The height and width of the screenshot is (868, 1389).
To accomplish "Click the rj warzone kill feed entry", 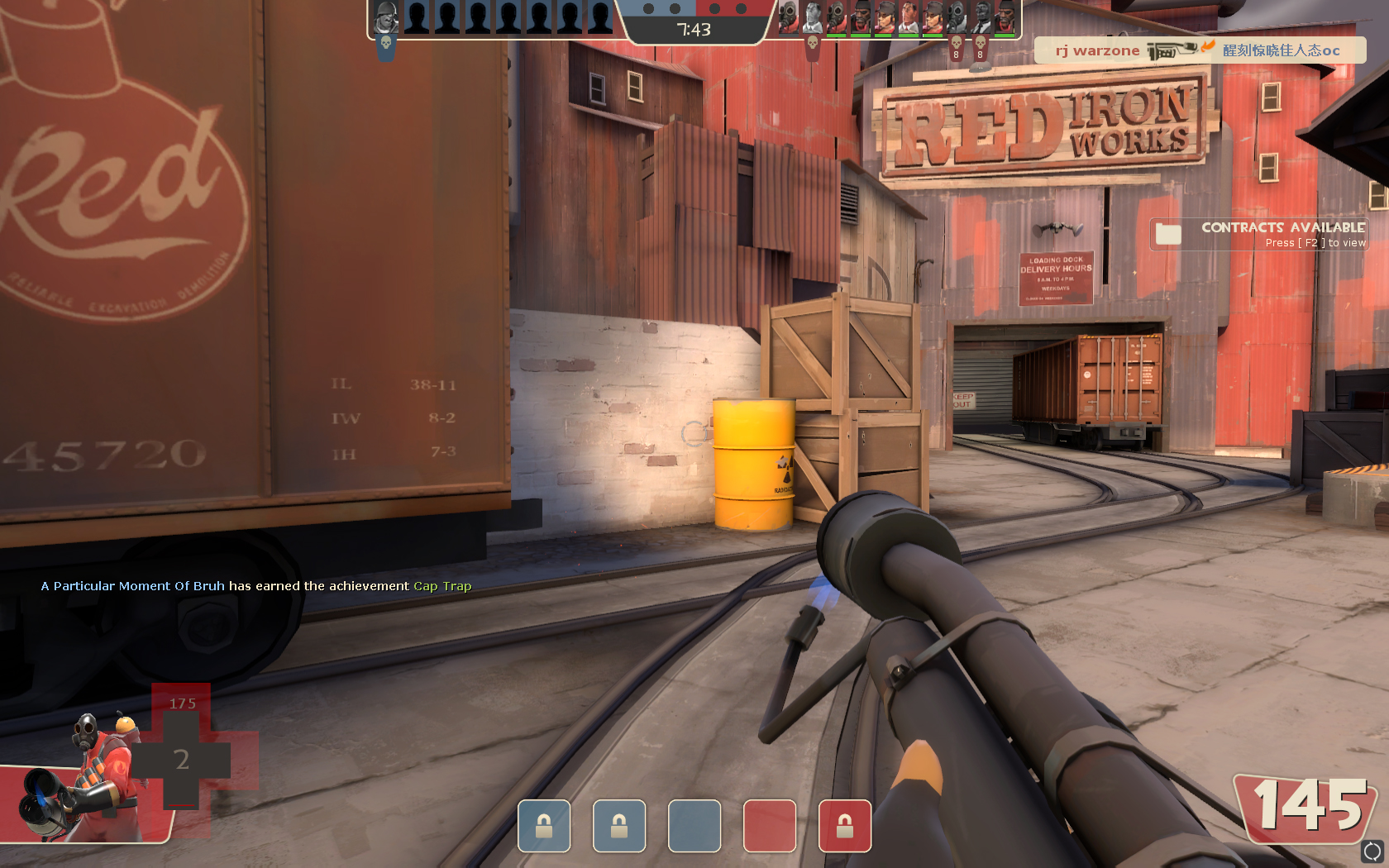I will tap(1199, 50).
